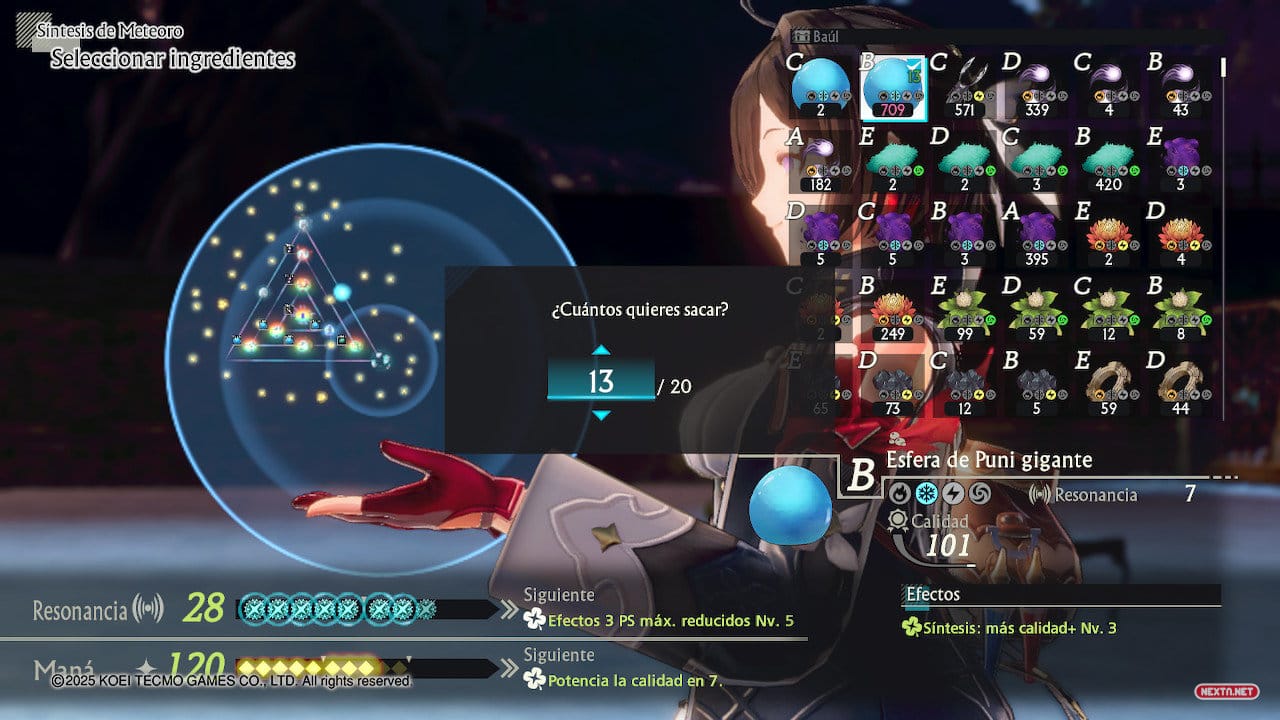The height and width of the screenshot is (720, 1280).
Task: Select the rank A purple wisp with 182
Action: [821, 162]
